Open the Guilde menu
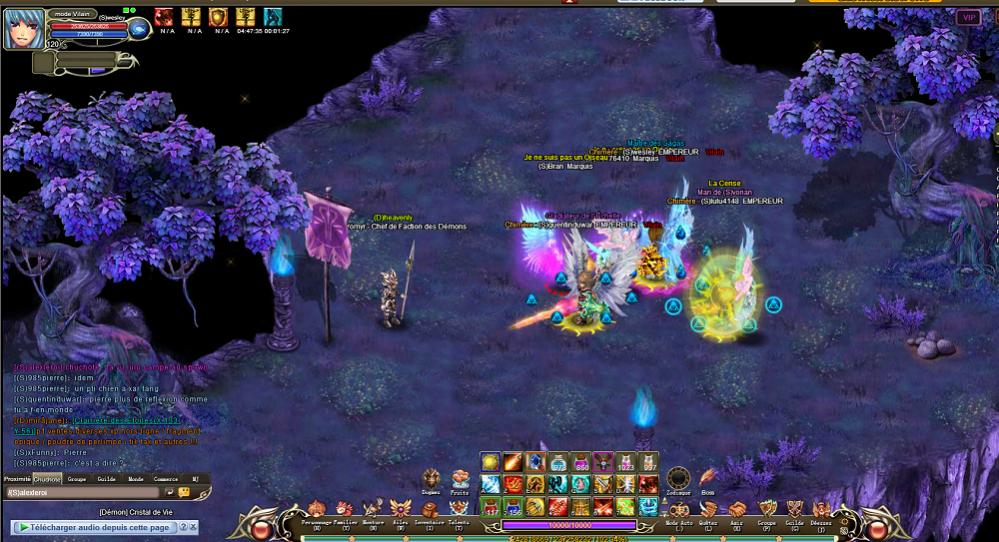The height and width of the screenshot is (542, 999). 794,510
